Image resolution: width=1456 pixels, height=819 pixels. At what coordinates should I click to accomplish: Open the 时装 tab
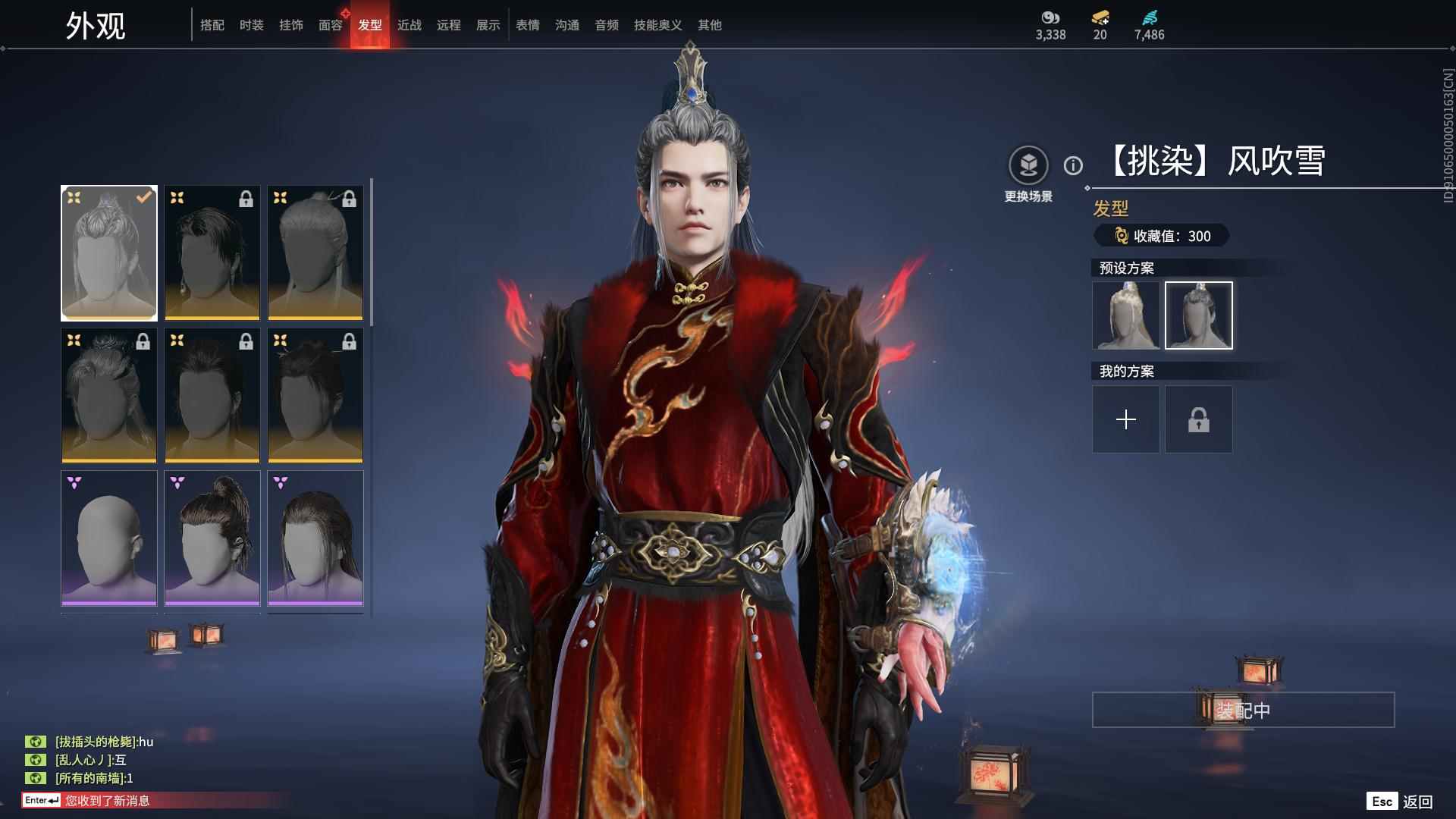point(251,25)
